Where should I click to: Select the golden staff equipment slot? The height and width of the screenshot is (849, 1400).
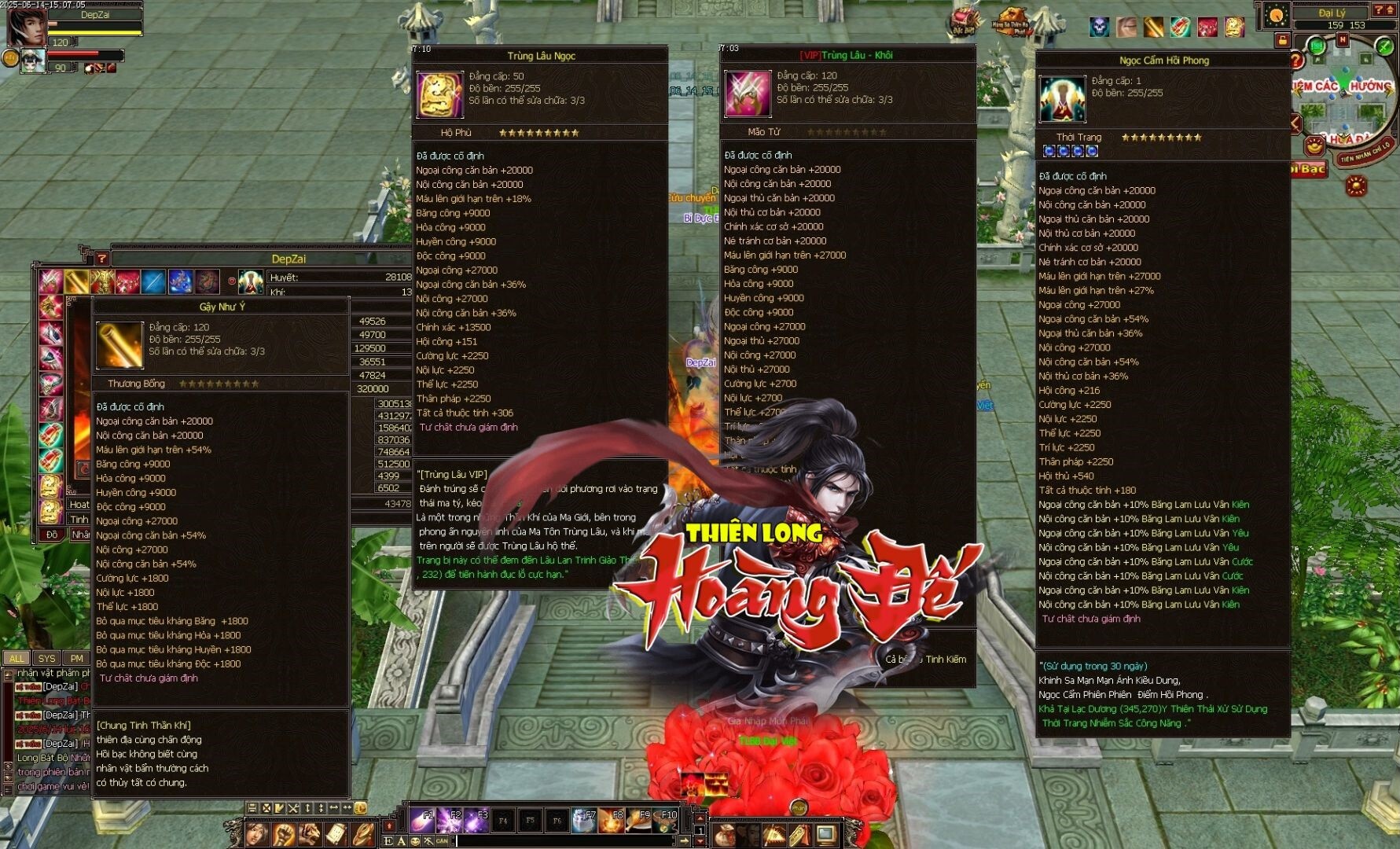click(x=77, y=281)
